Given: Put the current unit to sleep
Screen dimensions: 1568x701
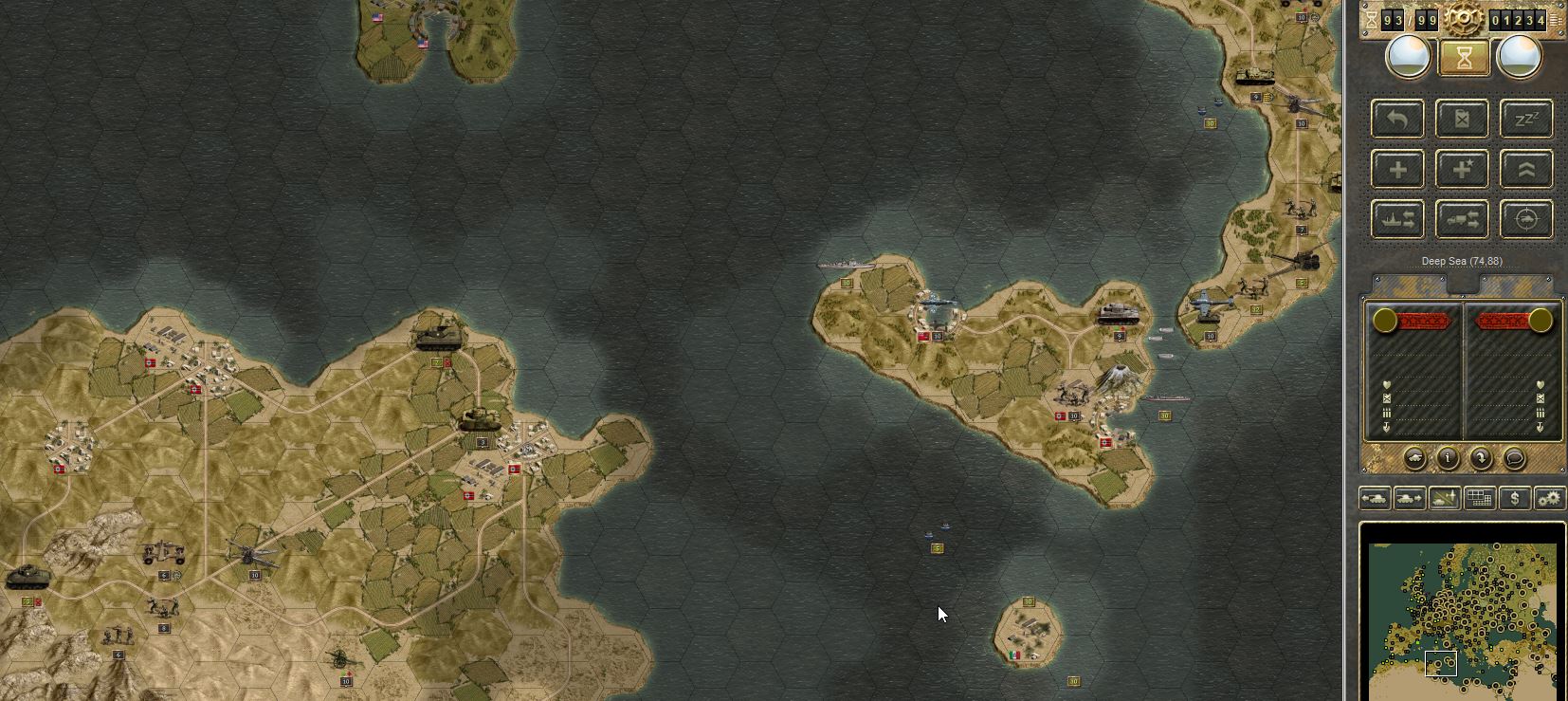Looking at the screenshot, I should click(x=1526, y=118).
